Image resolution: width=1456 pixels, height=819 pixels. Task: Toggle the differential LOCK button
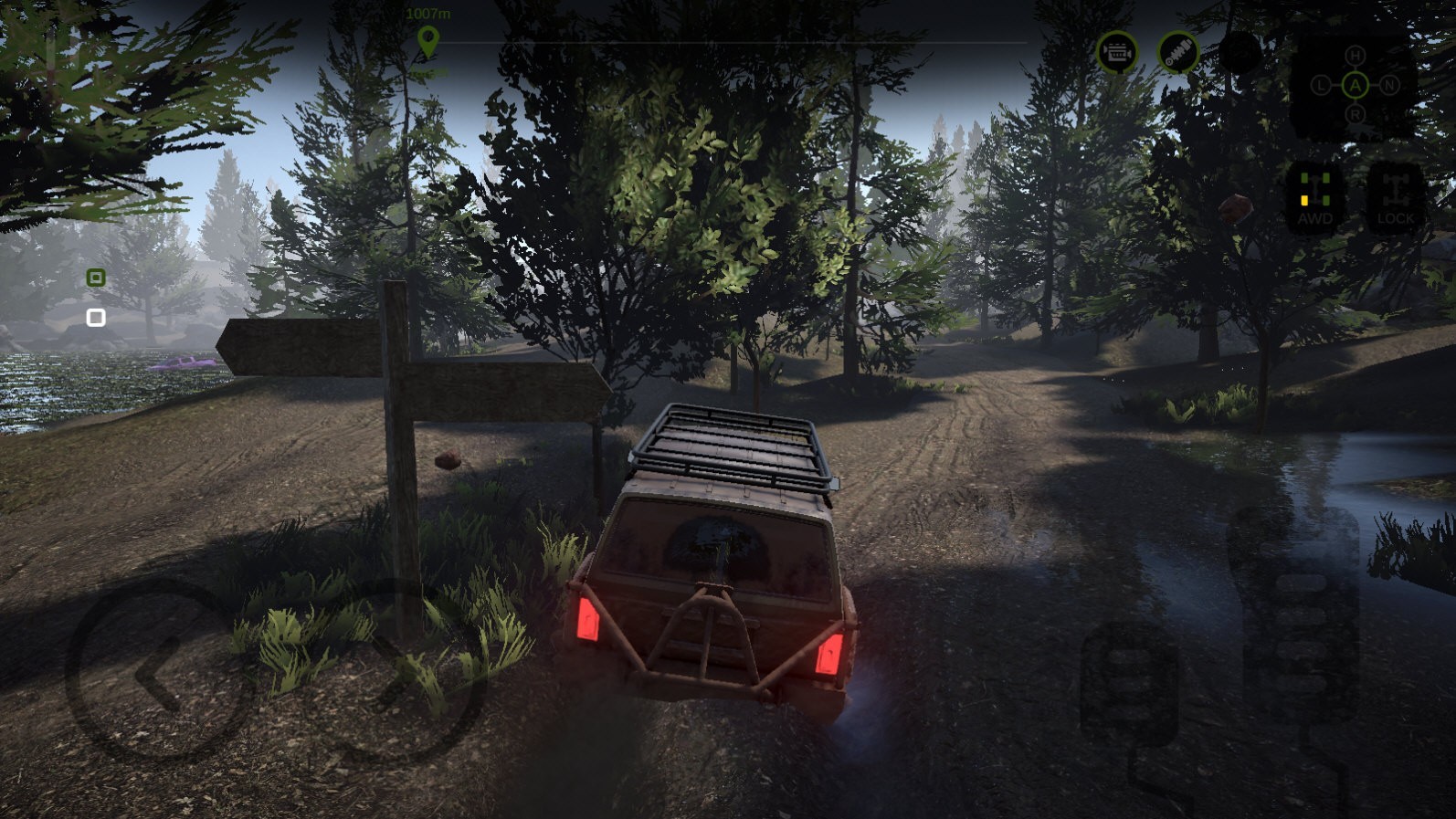pyautogui.click(x=1395, y=196)
